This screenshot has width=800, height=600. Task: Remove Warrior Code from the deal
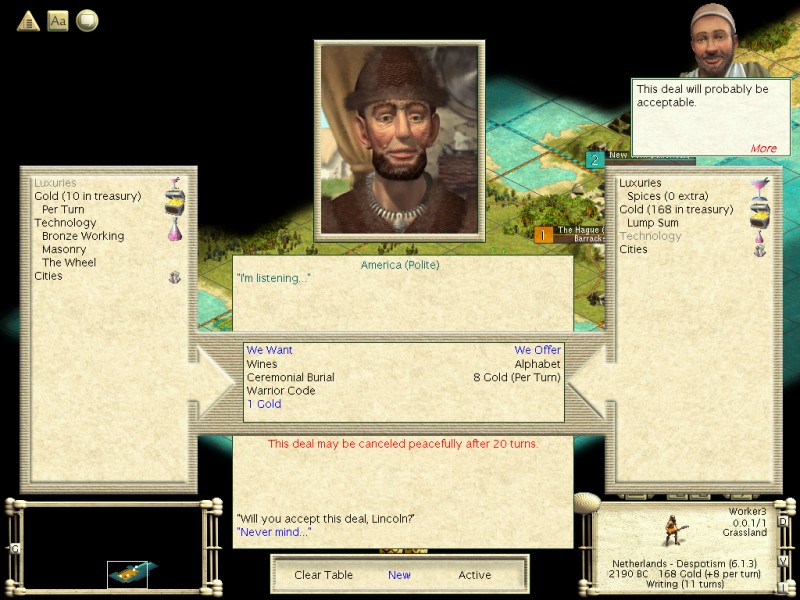[x=280, y=391]
